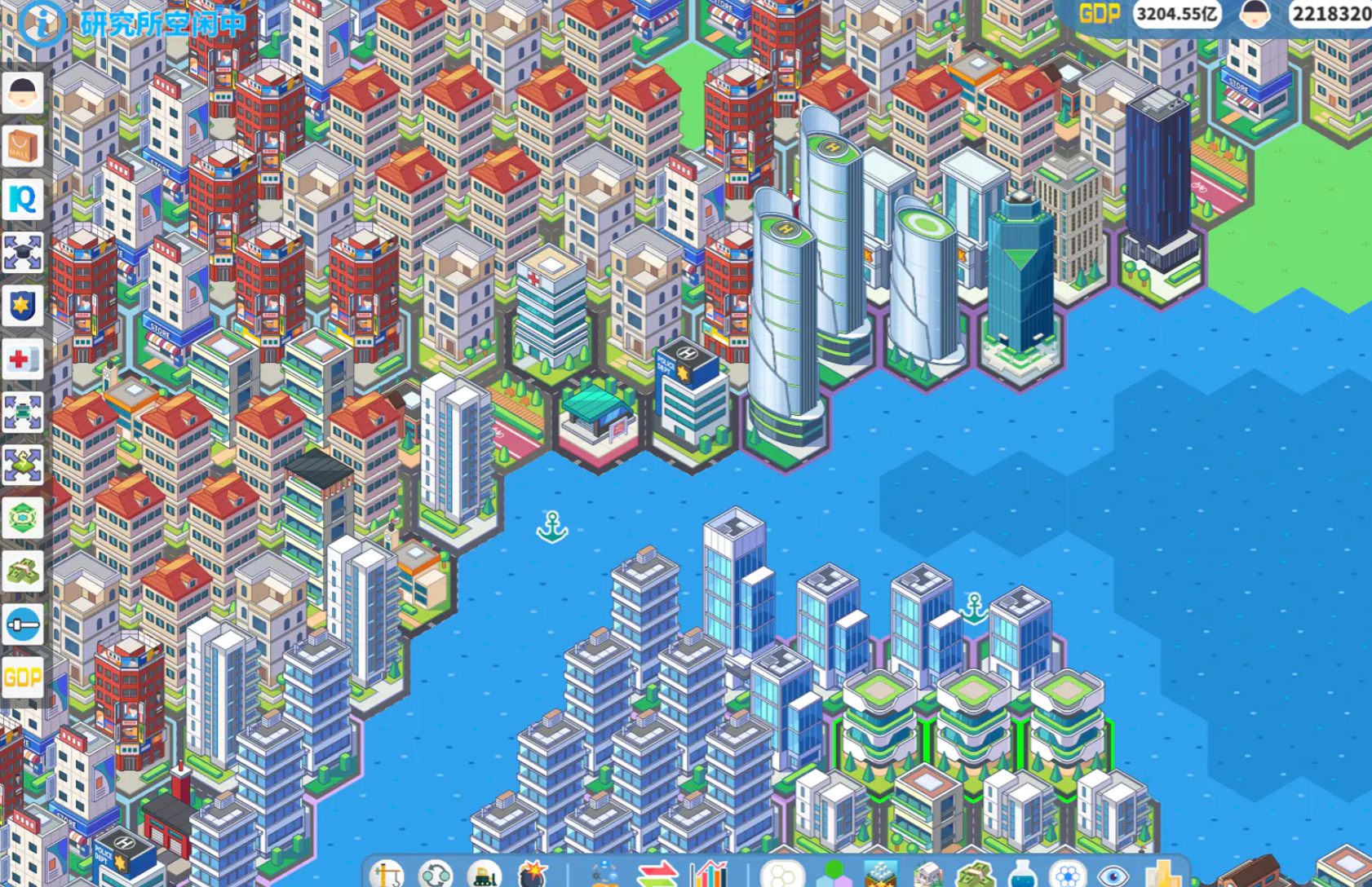Click the dollar expansion arrows icon

[x=22, y=461]
